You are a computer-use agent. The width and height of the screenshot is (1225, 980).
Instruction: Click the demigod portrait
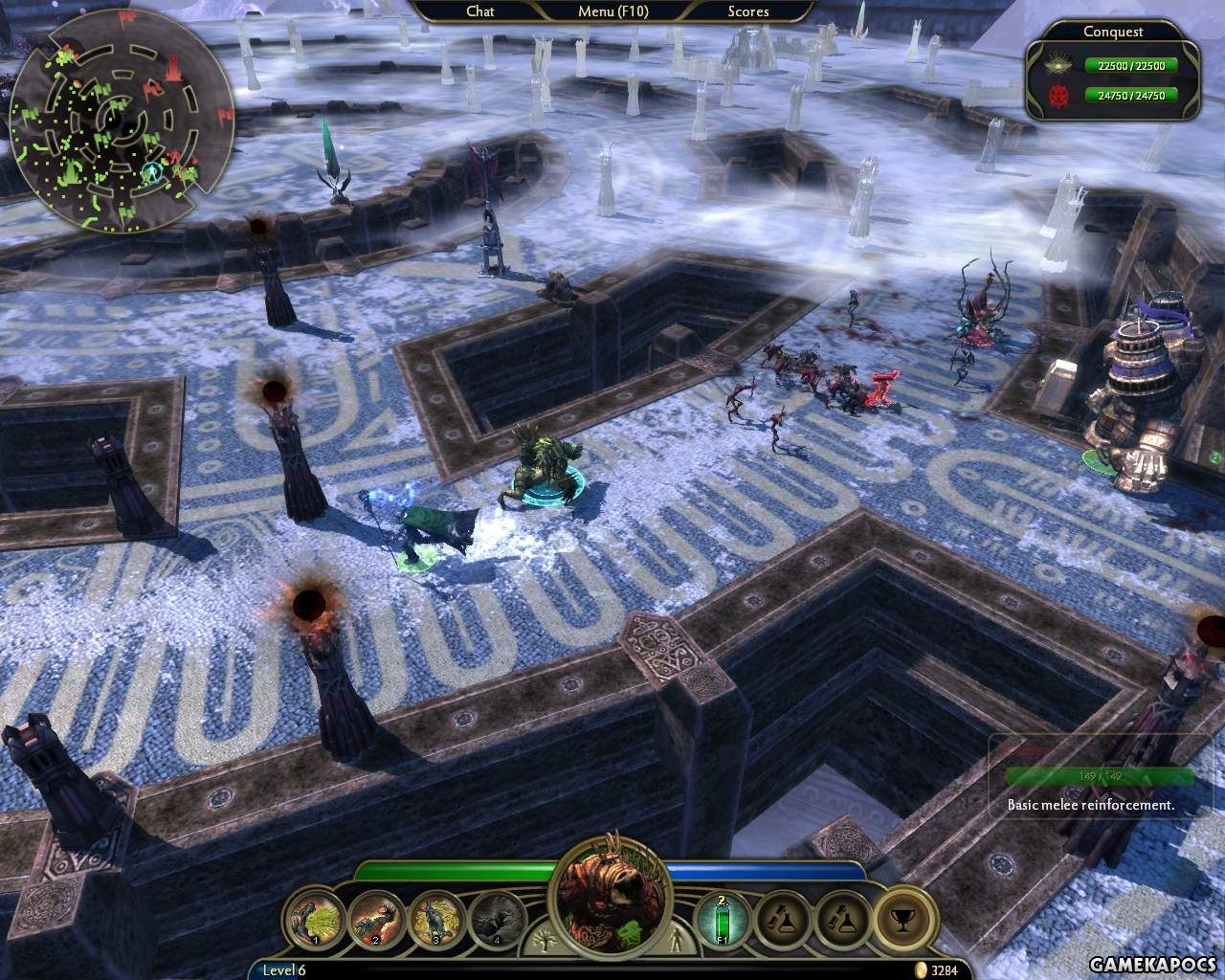(612, 900)
